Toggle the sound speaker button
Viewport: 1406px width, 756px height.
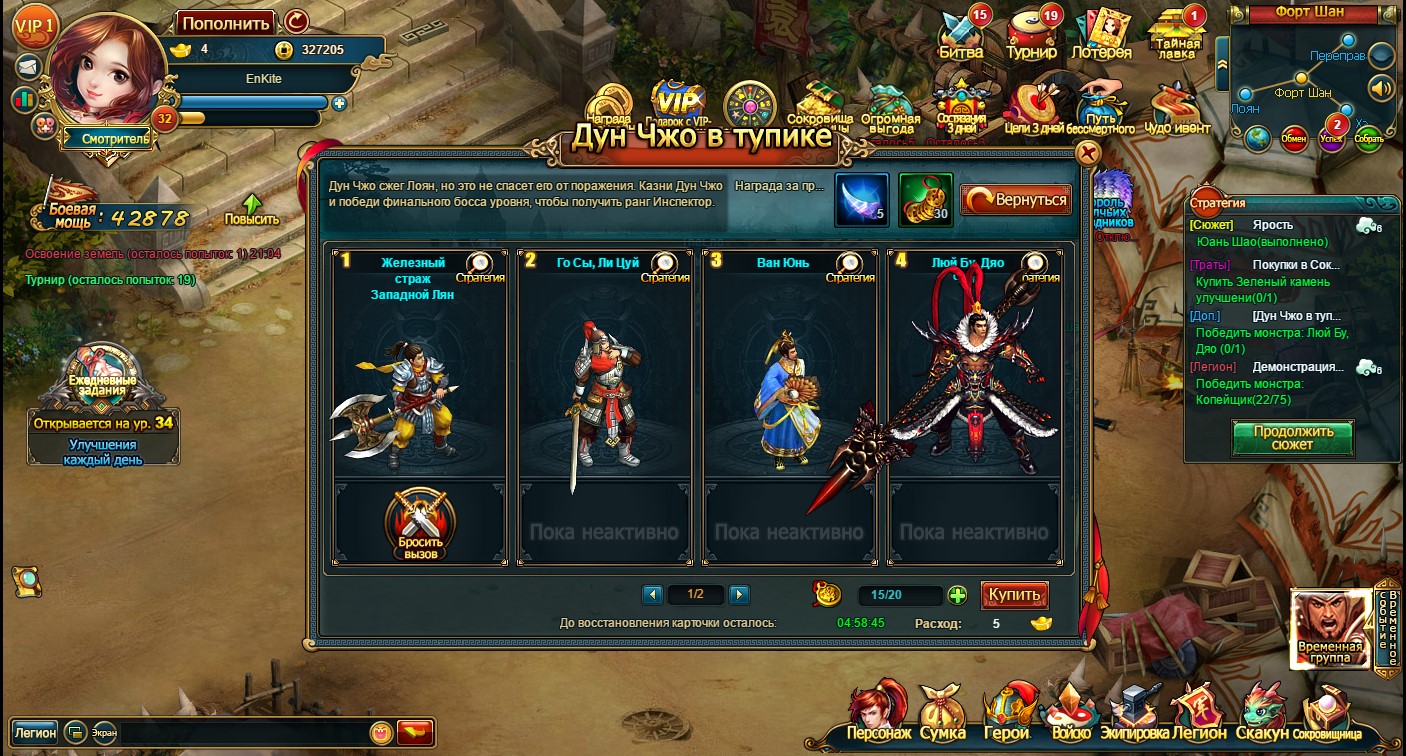(1381, 87)
